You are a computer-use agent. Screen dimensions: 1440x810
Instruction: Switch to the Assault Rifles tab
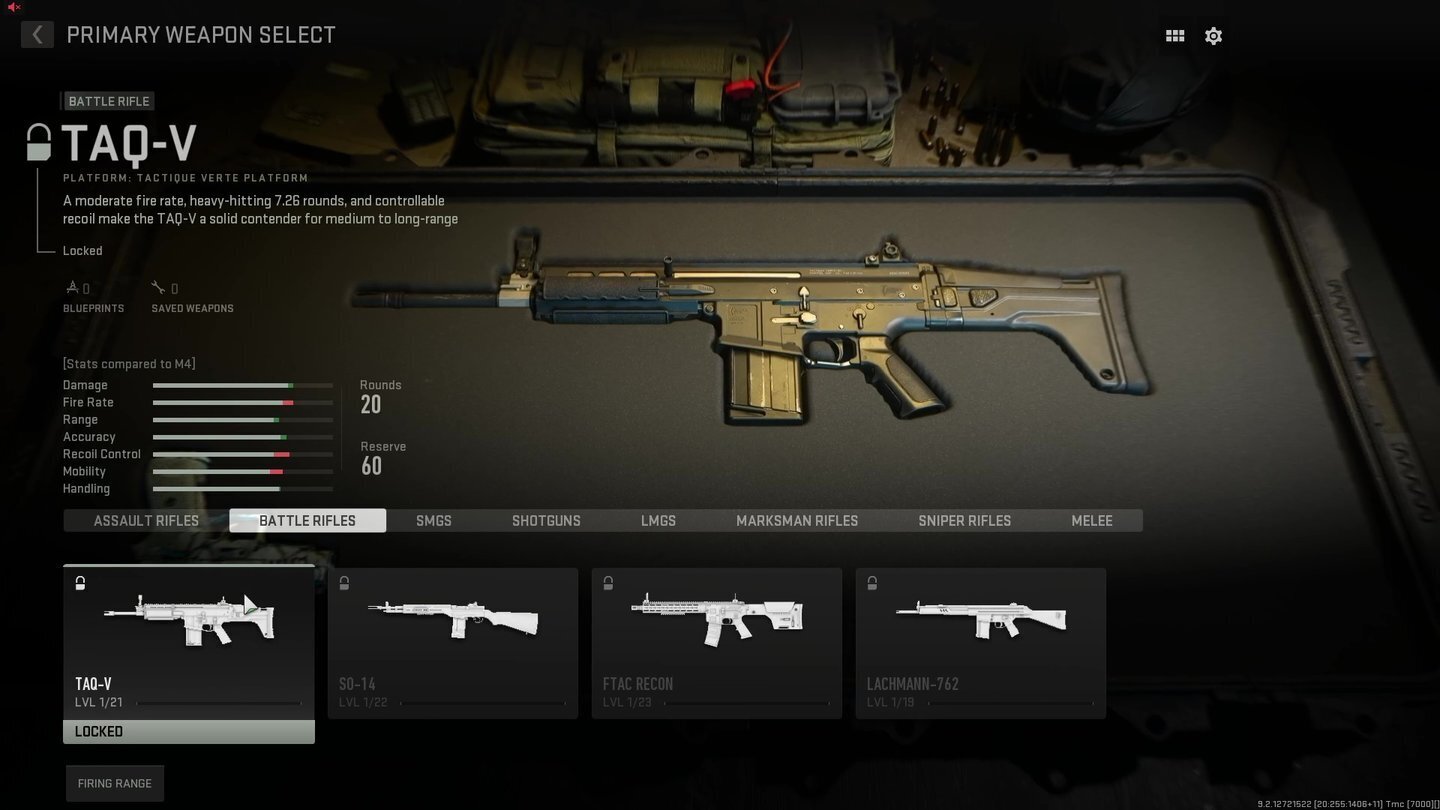[x=146, y=520]
